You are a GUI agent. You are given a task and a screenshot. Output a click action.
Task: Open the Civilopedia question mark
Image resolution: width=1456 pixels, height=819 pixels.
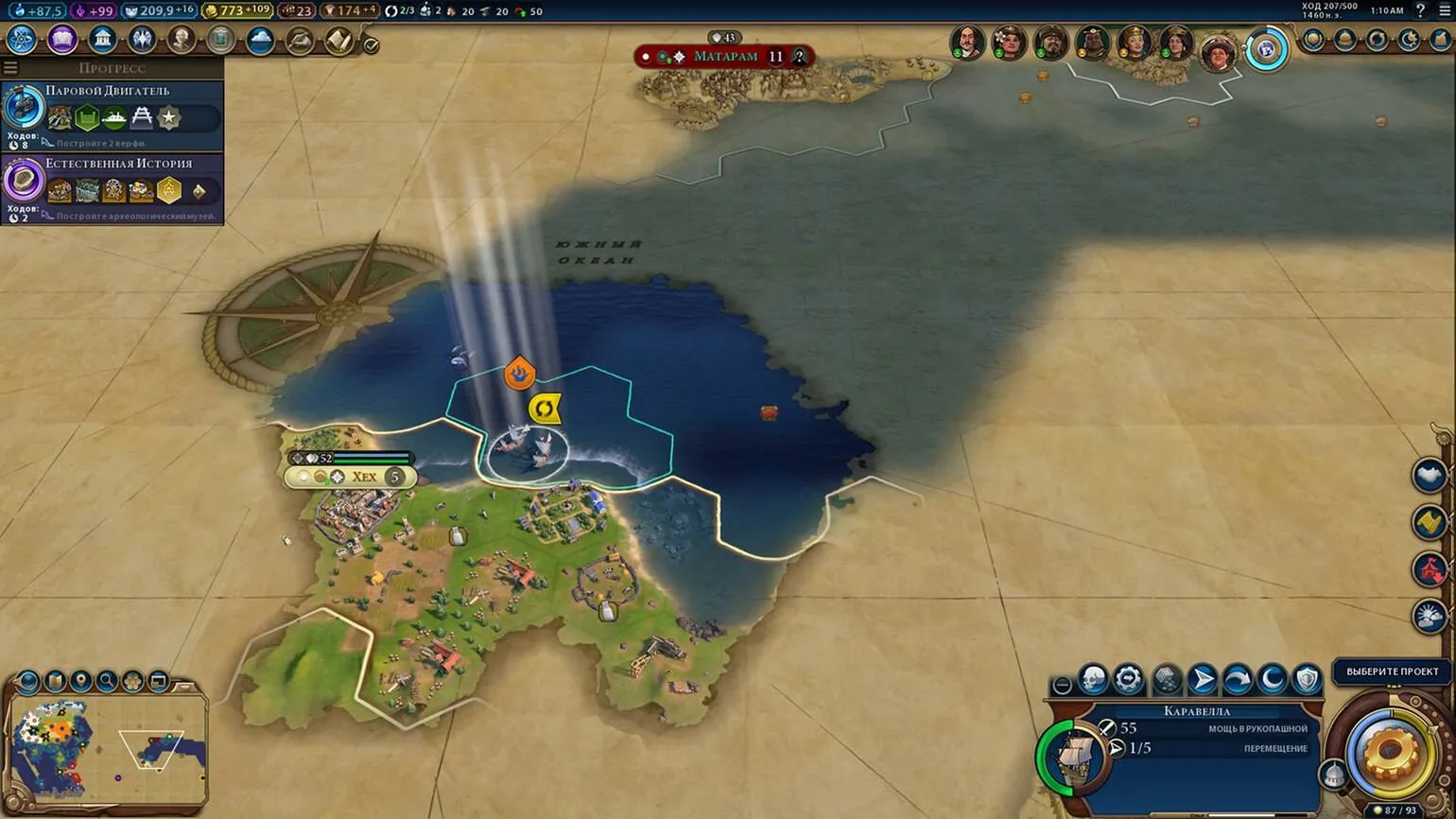pos(1419,10)
